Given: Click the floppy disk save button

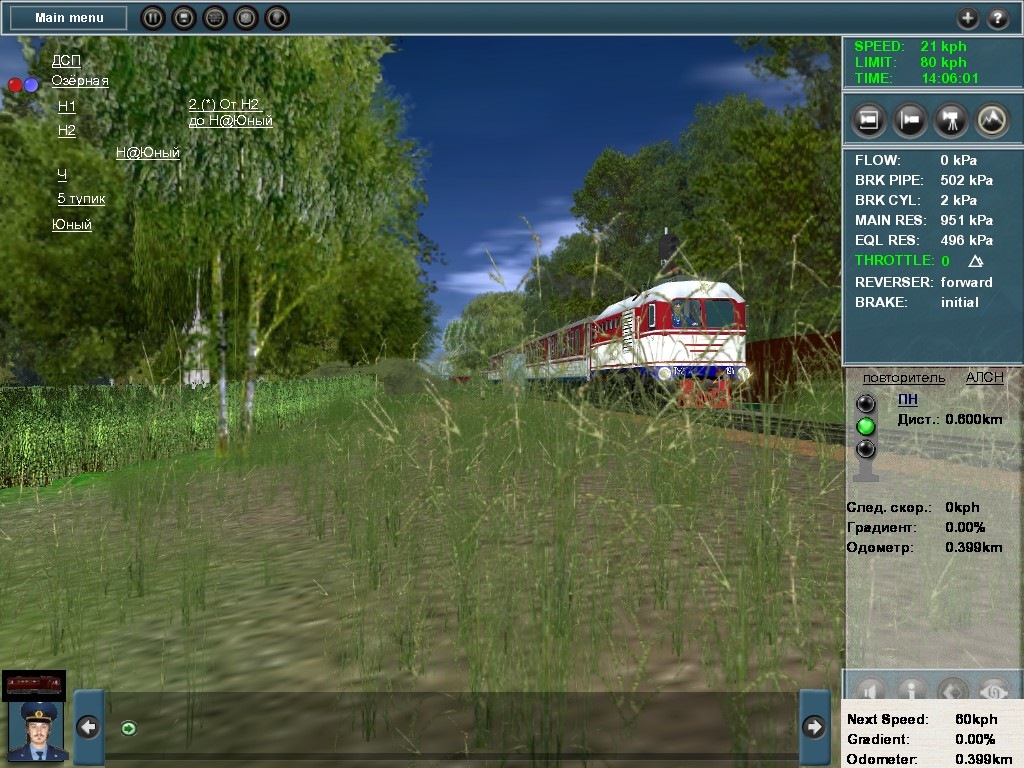Looking at the screenshot, I should (x=183, y=18).
